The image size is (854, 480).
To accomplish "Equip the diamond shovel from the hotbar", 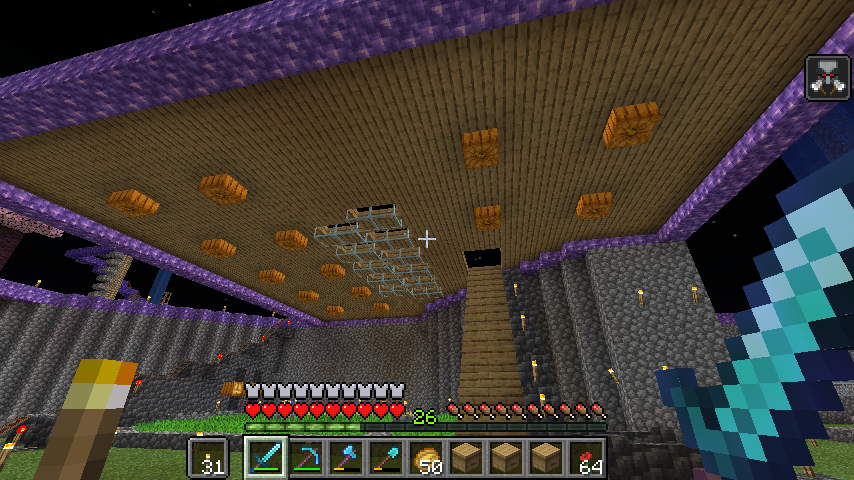I will pyautogui.click(x=386, y=457).
